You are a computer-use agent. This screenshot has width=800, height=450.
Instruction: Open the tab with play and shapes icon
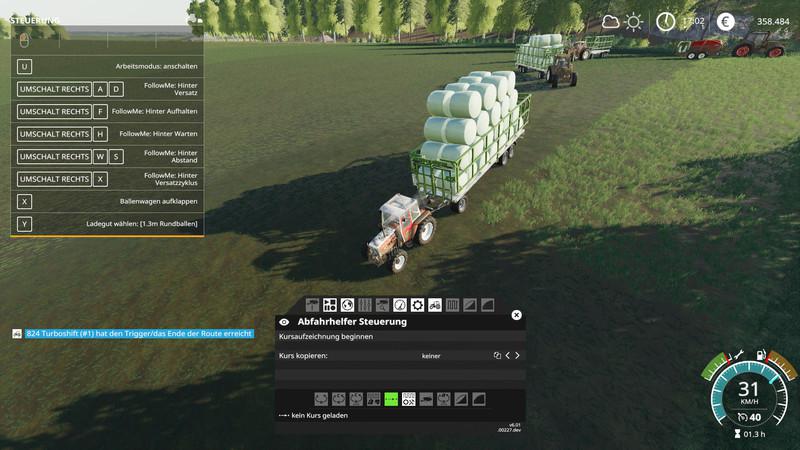pyautogui.click(x=329, y=305)
